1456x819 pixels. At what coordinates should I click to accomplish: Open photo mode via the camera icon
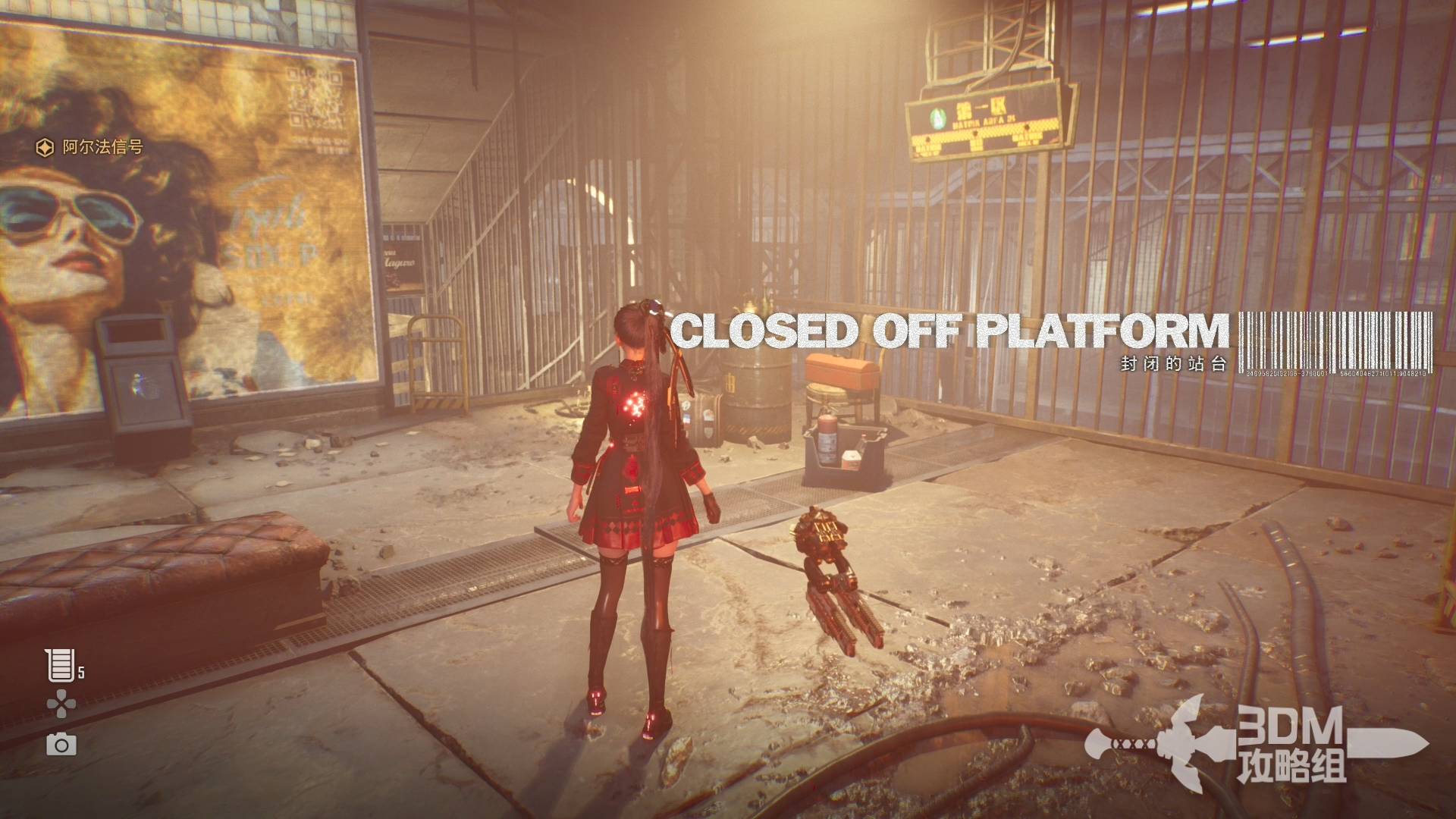click(61, 745)
